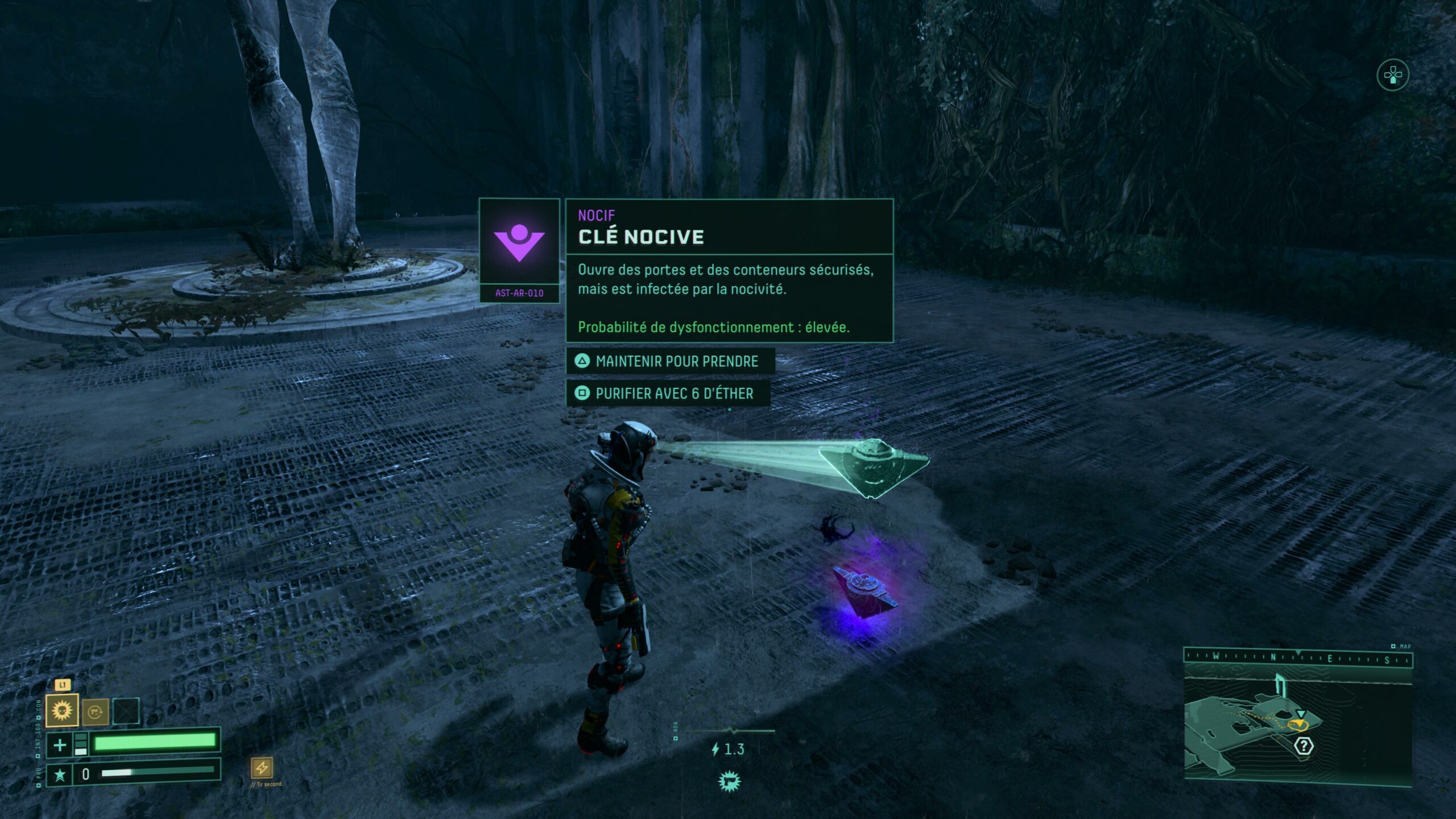Open the d-pad shortcut icon
The image size is (1456, 819).
click(x=1392, y=75)
